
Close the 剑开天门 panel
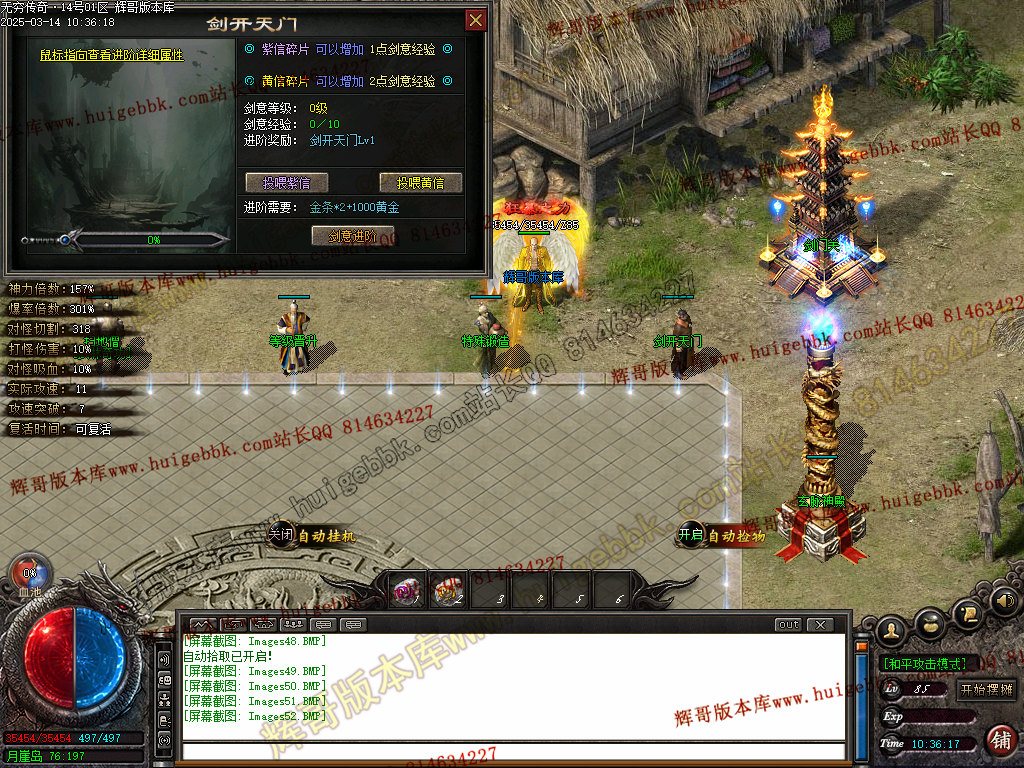click(x=476, y=20)
